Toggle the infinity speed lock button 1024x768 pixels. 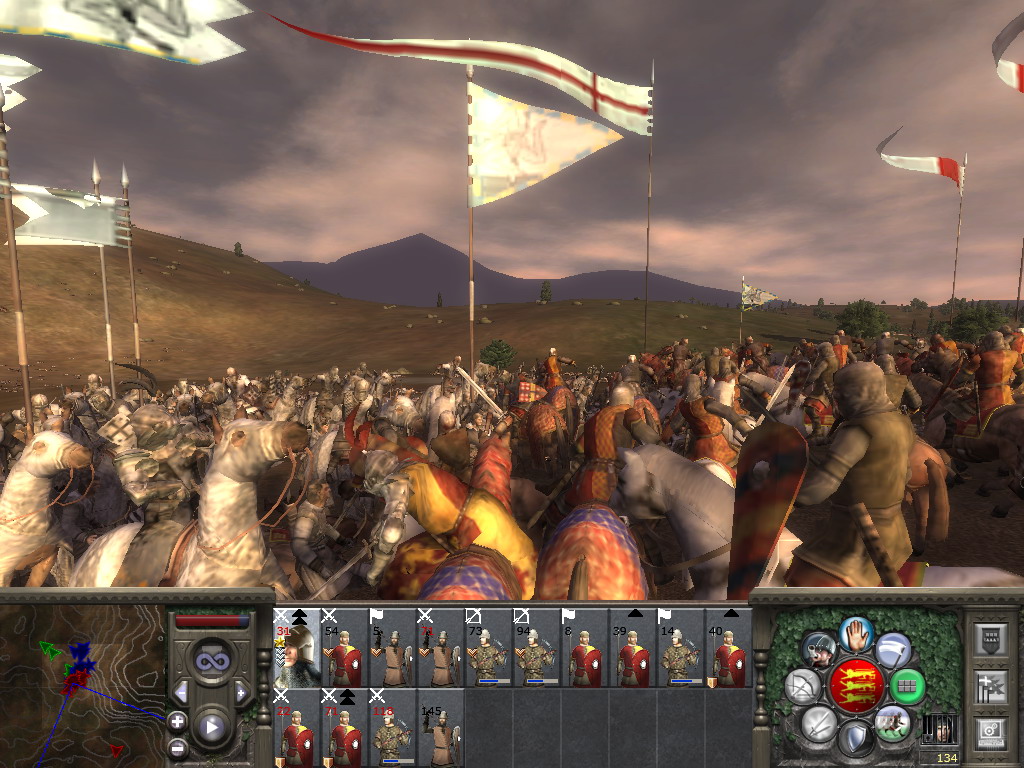(x=211, y=661)
